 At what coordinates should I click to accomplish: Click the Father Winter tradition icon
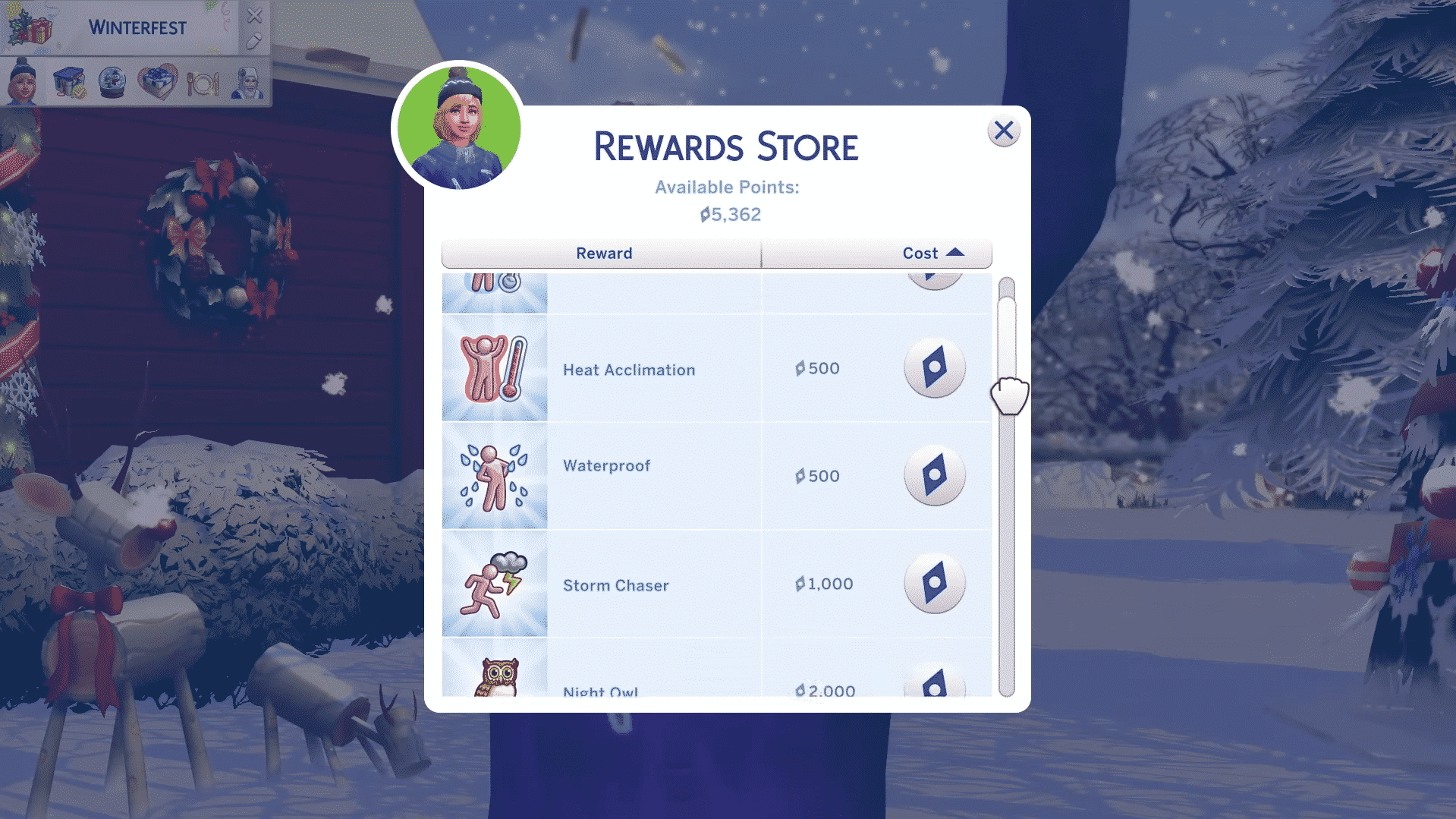tap(247, 82)
